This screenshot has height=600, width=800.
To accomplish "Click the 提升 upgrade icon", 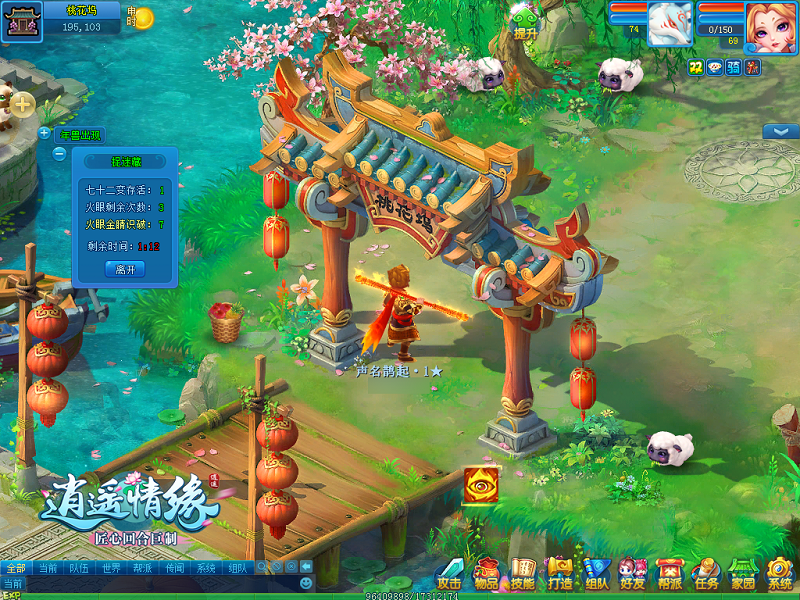I will 525,20.
